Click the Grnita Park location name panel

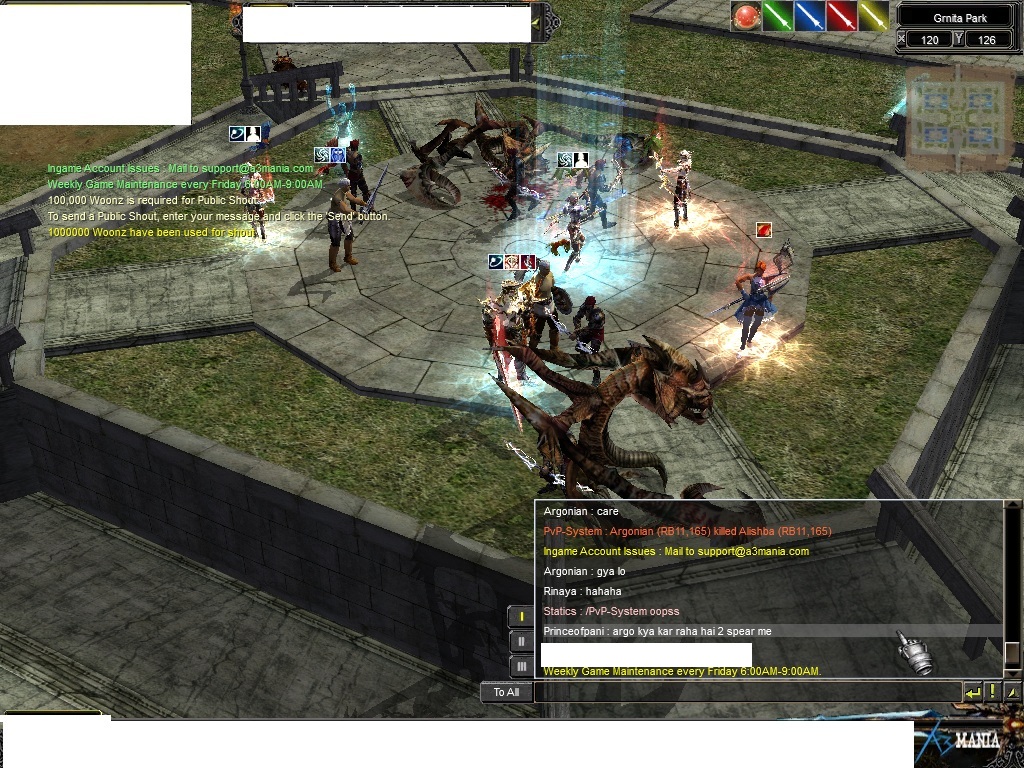[959, 17]
